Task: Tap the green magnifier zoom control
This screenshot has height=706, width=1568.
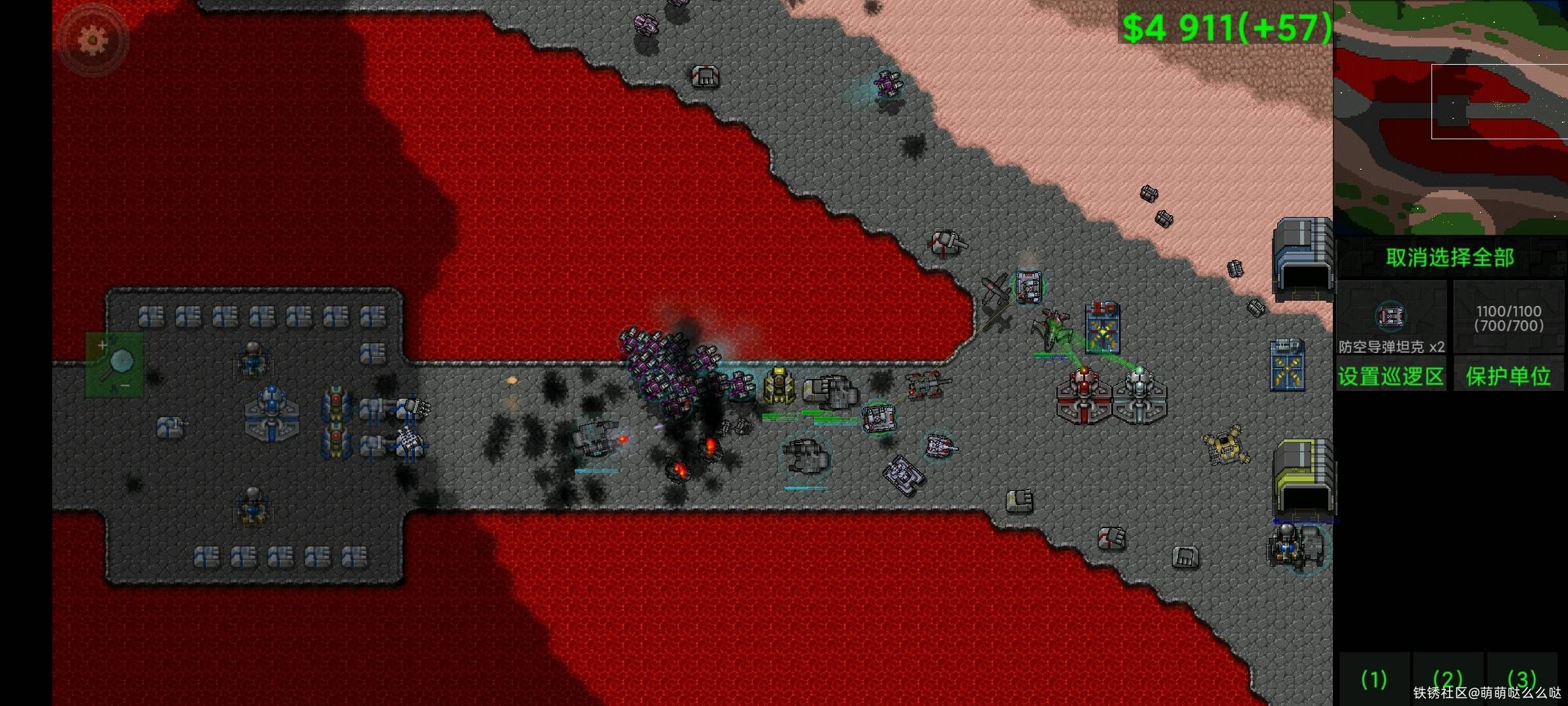Action: point(115,364)
